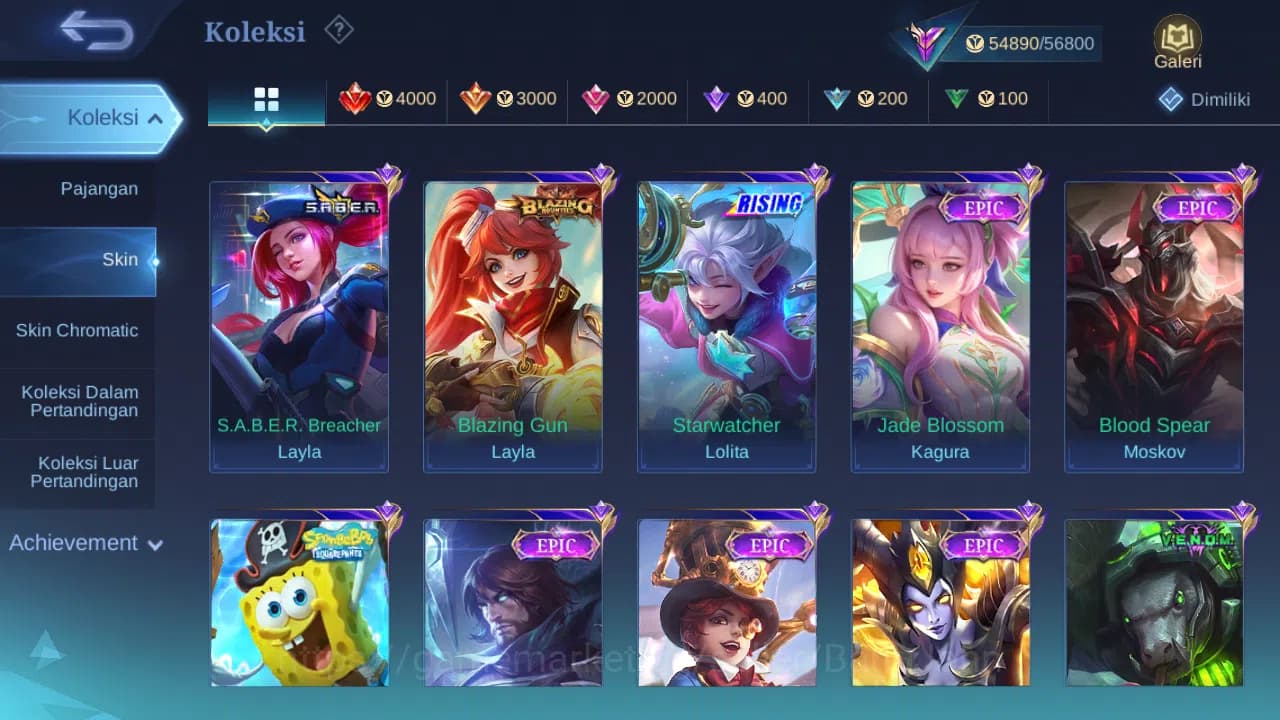Expand the Achievement section
The image size is (1280, 720).
[x=85, y=543]
